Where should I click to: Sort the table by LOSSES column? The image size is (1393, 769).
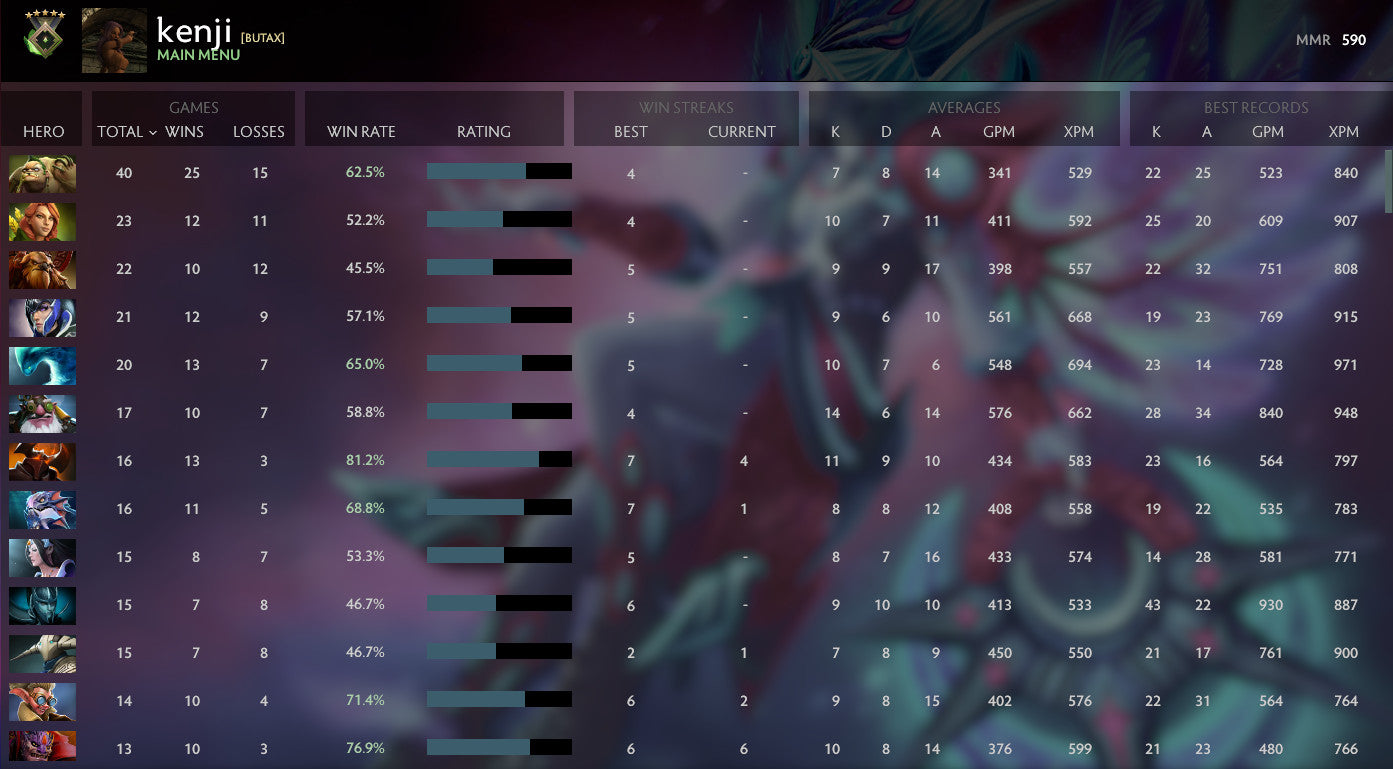[258, 131]
